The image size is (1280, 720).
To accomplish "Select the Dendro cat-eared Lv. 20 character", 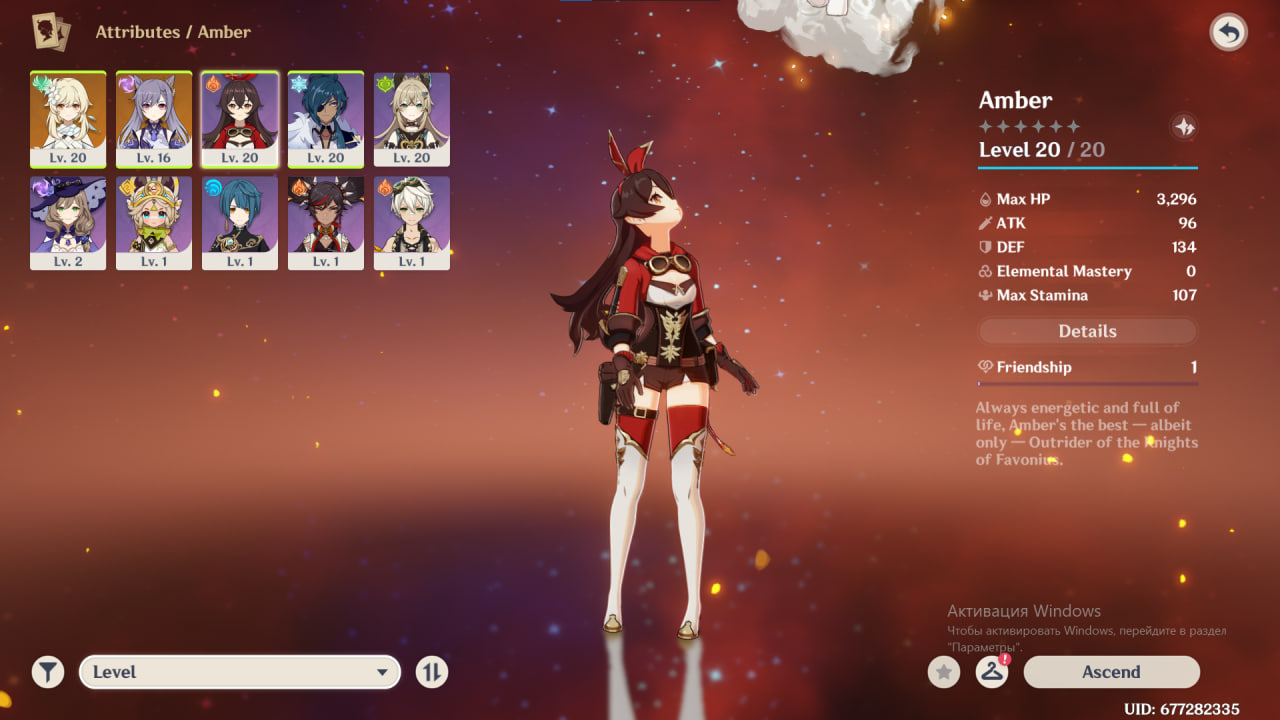I will pos(412,119).
